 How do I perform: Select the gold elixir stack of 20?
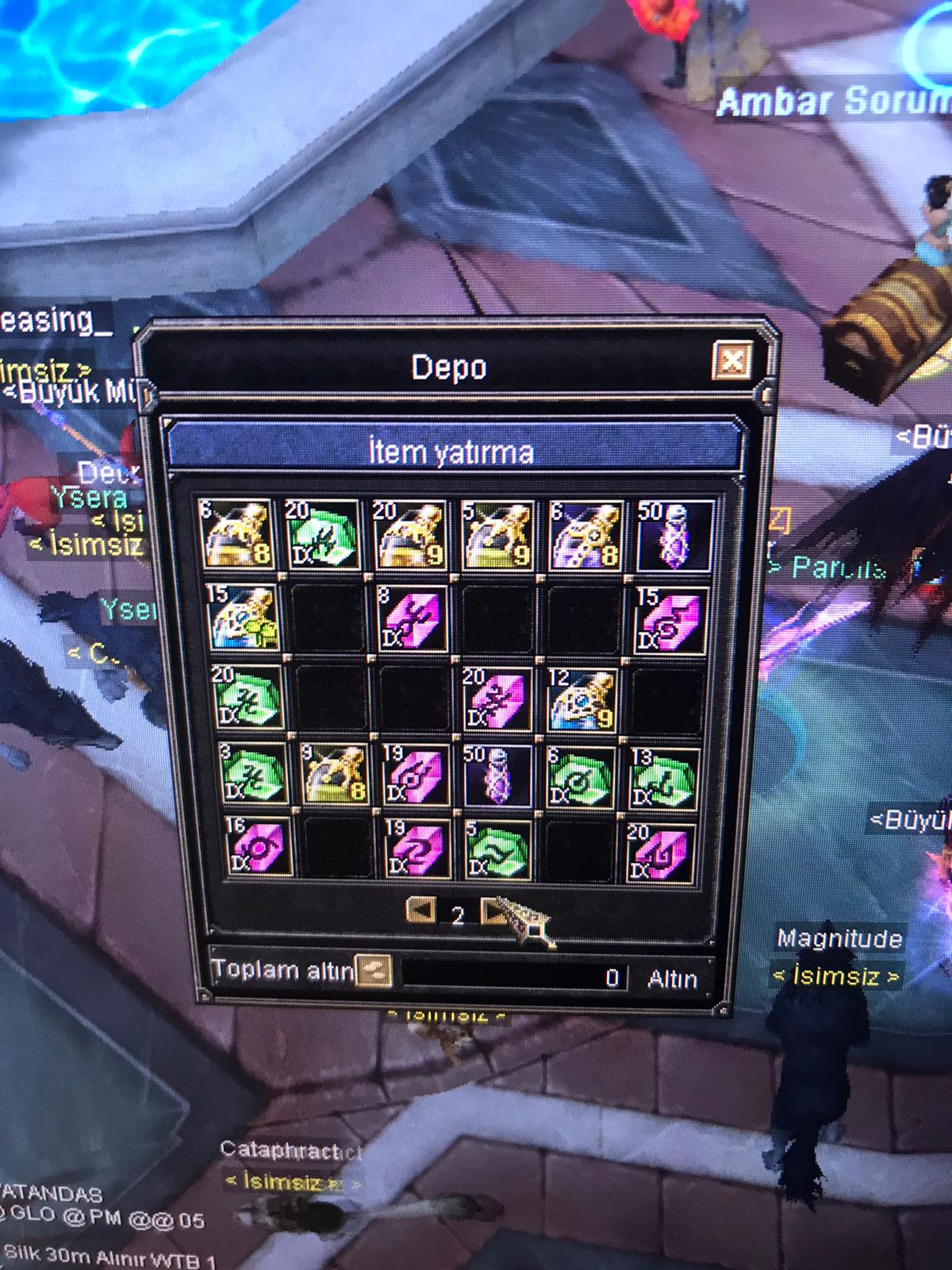(409, 534)
